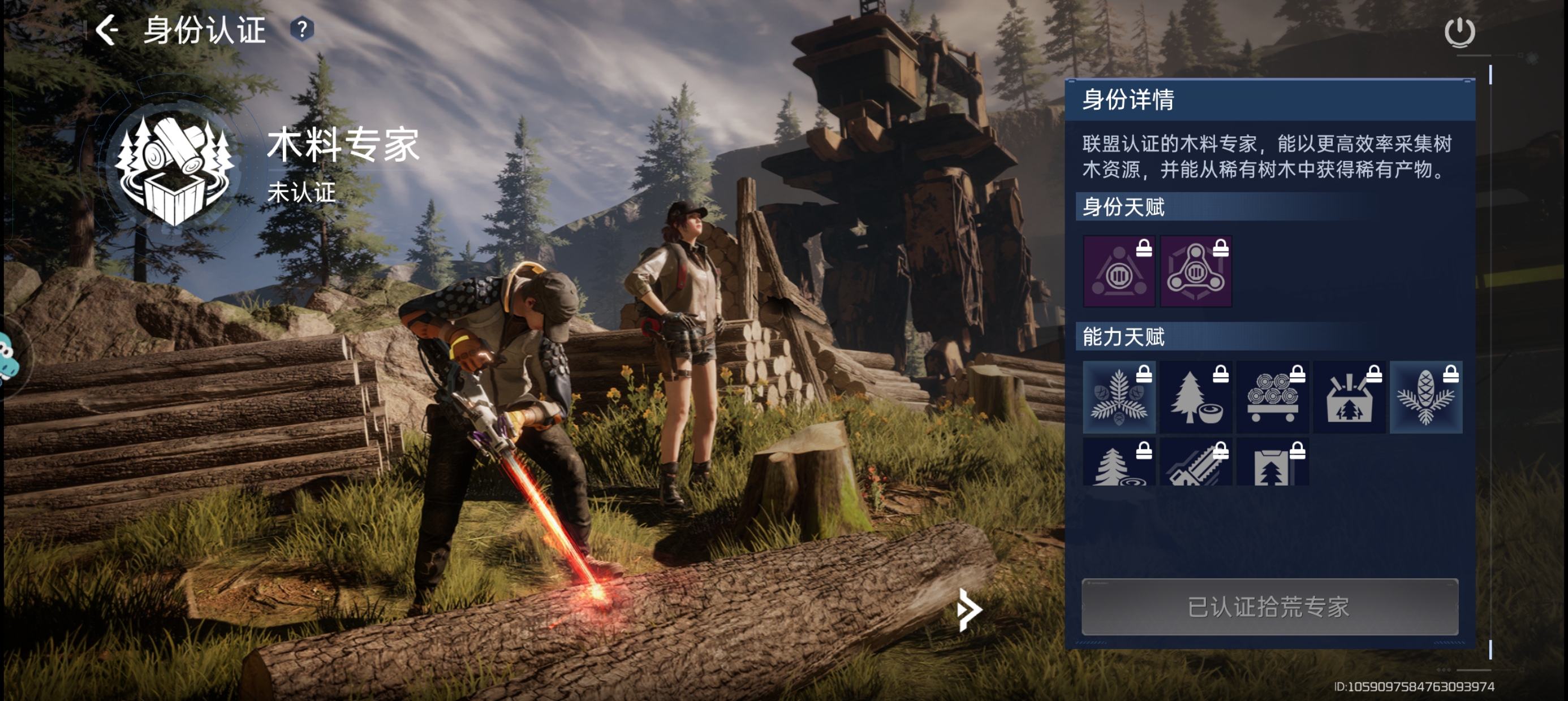This screenshot has height=701, width=1568.
Task: Select the fern leaves and seeds talent
Action: (x=1119, y=397)
